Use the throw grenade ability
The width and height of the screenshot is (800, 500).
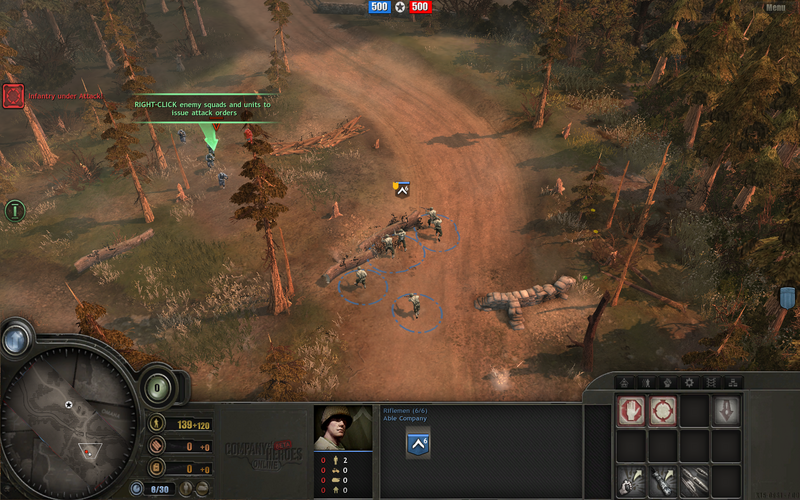(631, 478)
